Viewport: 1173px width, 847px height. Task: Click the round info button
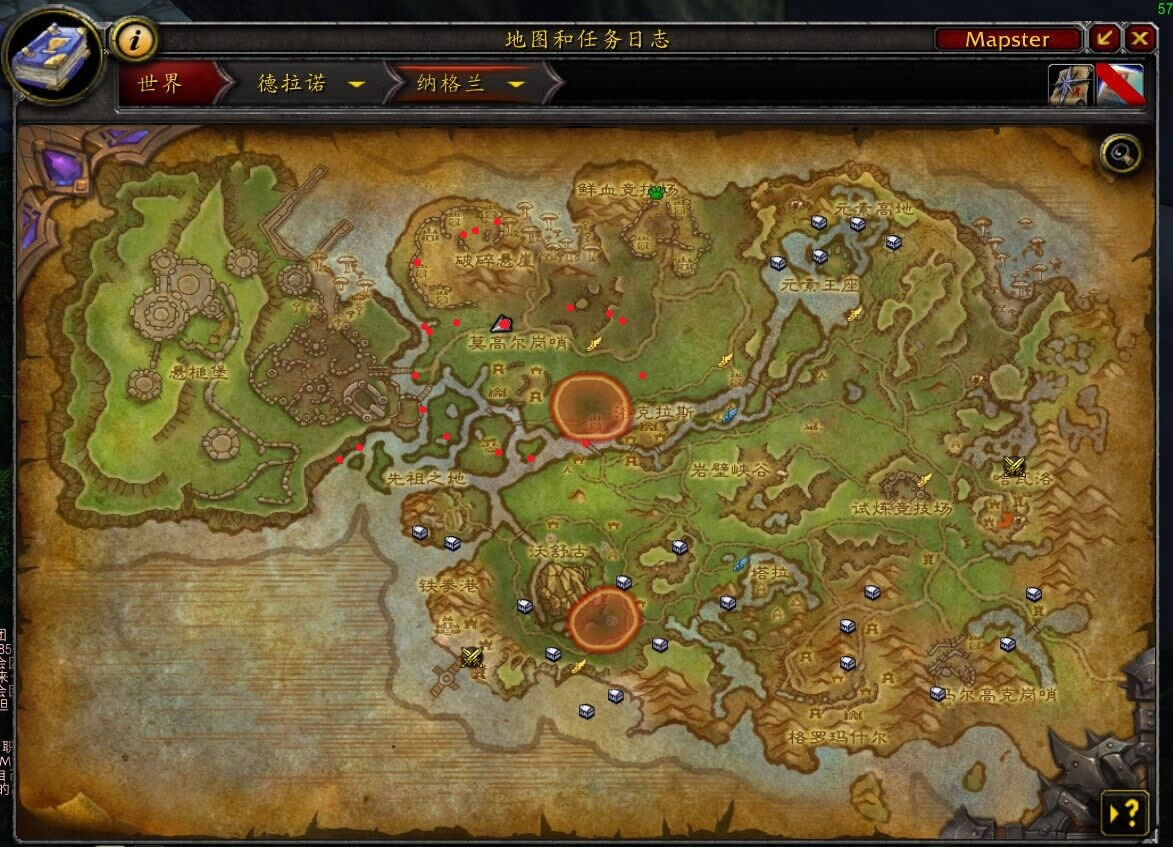(x=136, y=40)
